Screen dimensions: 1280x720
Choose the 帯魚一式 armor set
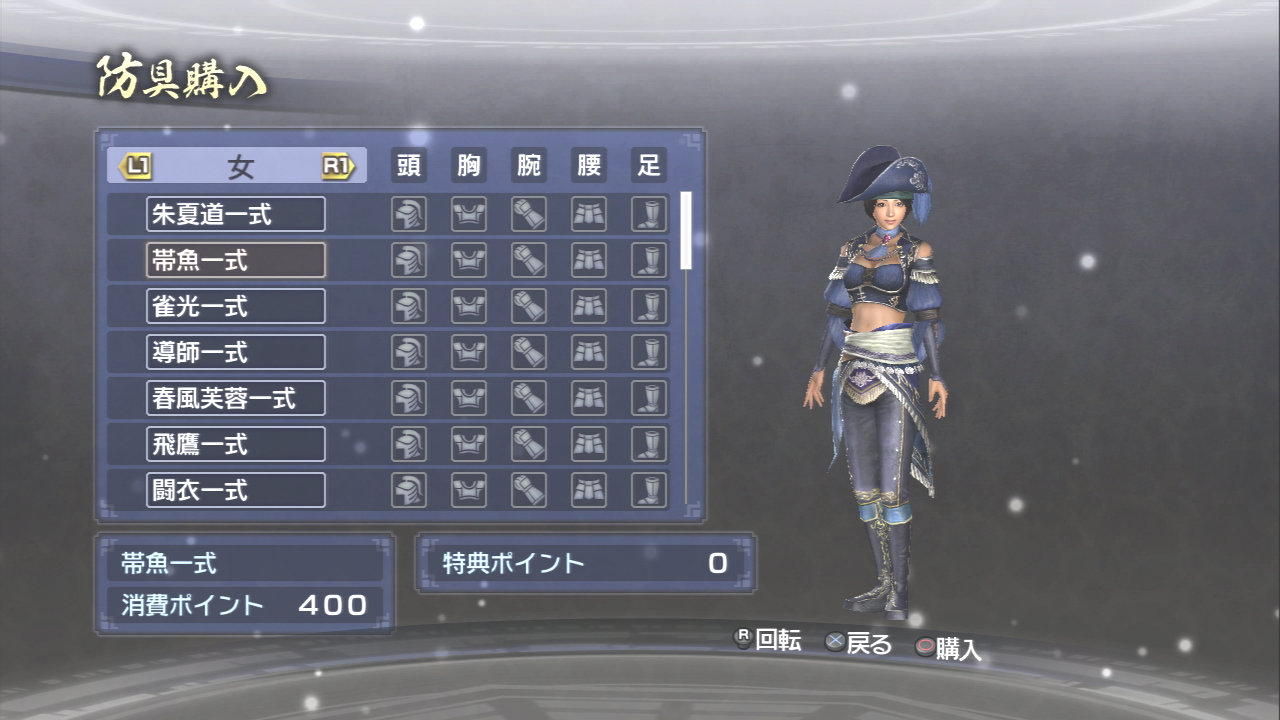pyautogui.click(x=235, y=260)
